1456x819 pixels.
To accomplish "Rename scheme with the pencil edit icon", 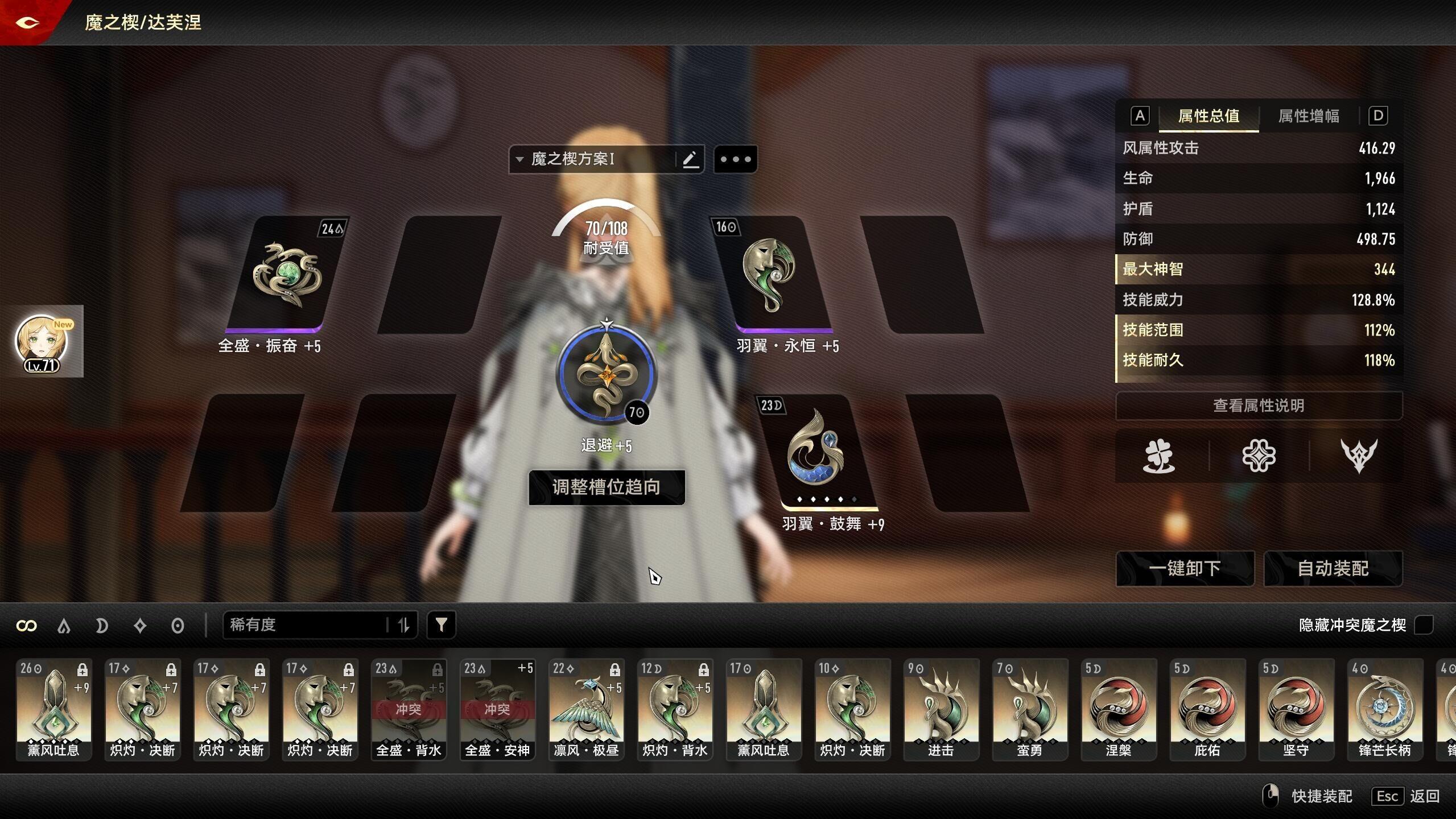I will pyautogui.click(x=690, y=159).
